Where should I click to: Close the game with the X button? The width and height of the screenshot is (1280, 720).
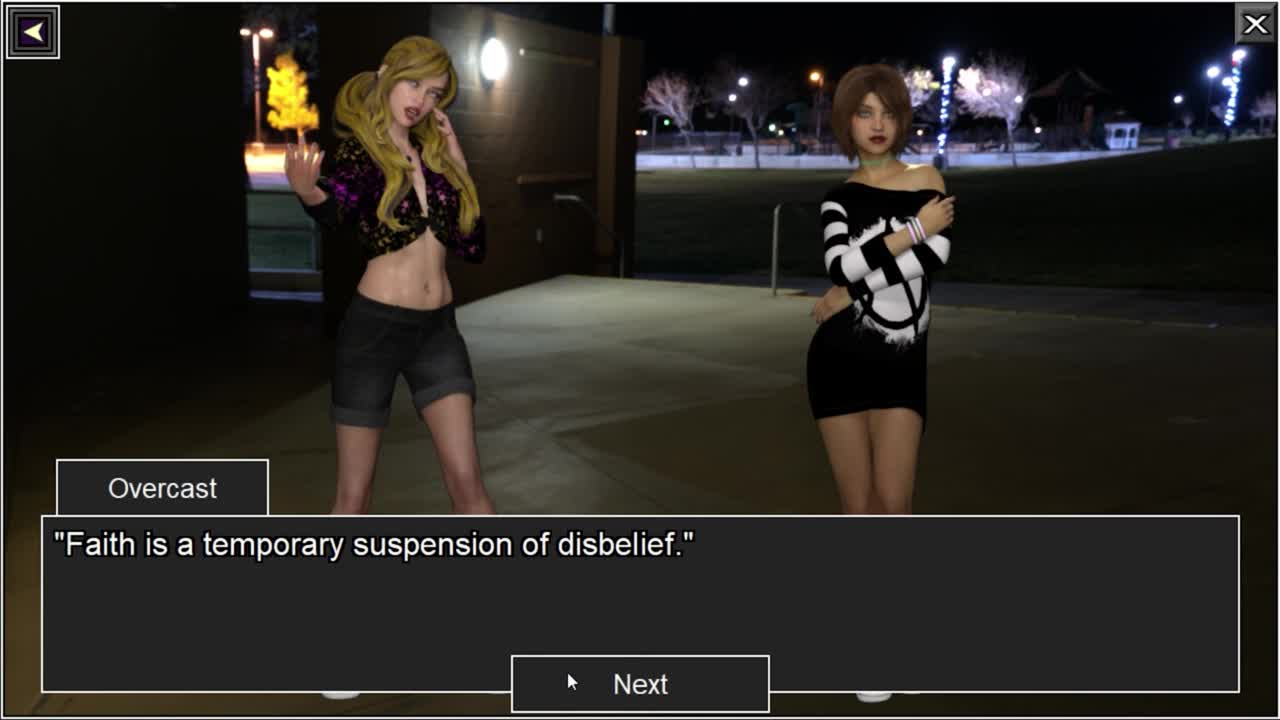click(x=1255, y=24)
